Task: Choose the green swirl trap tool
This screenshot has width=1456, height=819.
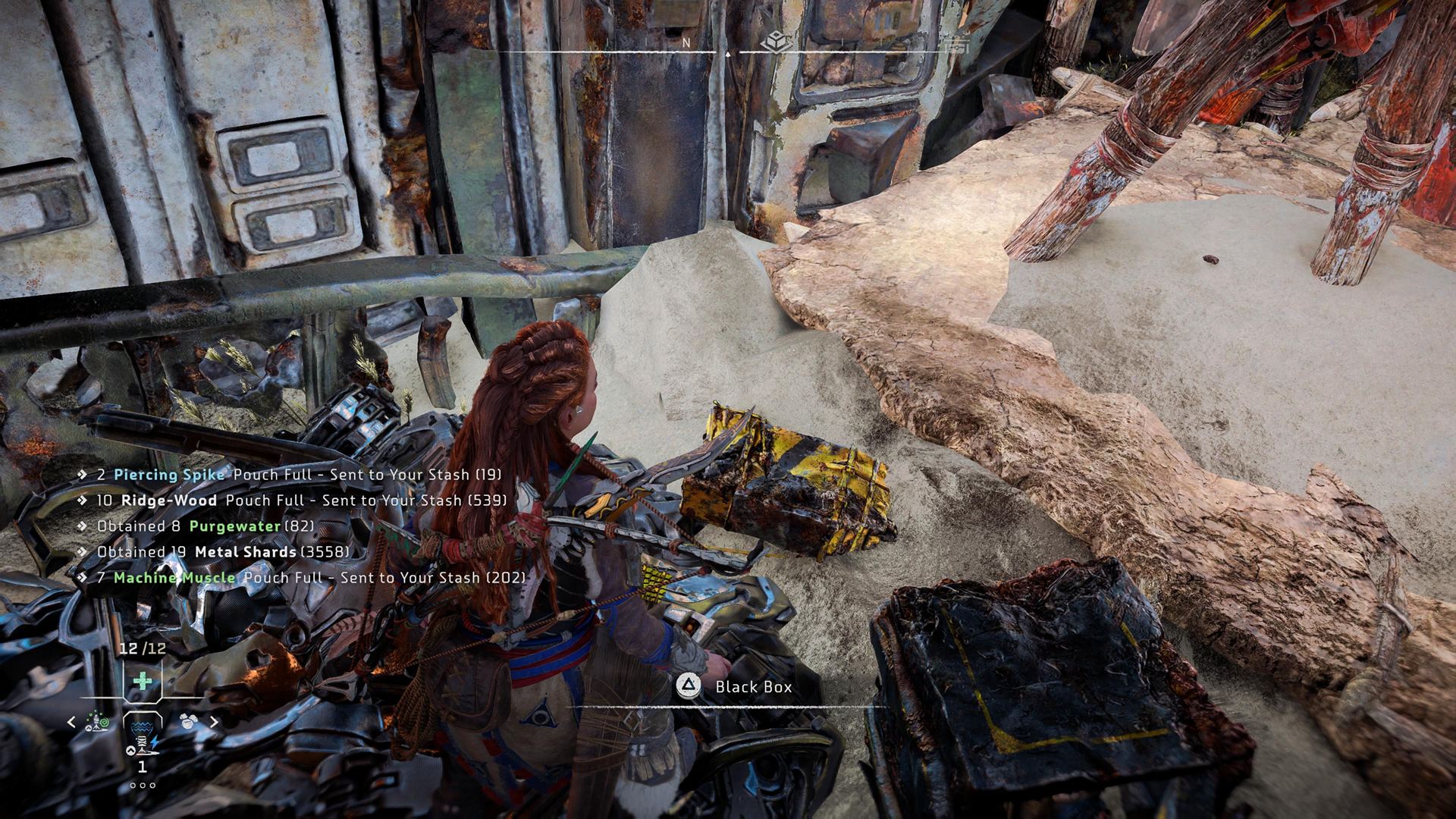Action: (97, 721)
